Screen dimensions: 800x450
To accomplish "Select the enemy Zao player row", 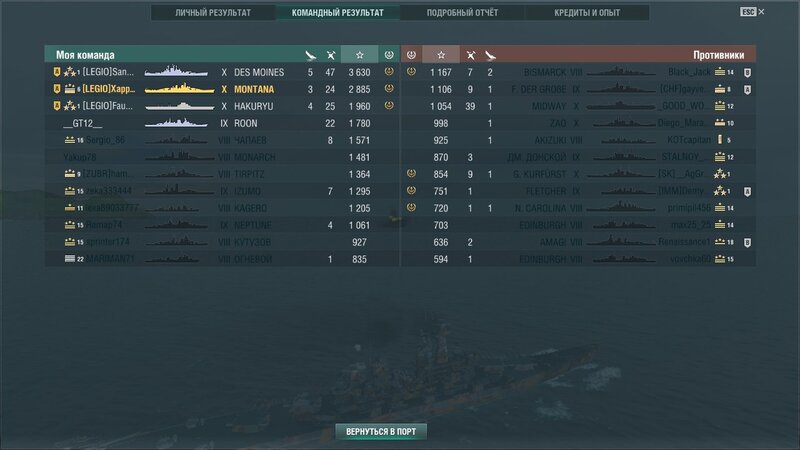I will pyautogui.click(x=580, y=123).
